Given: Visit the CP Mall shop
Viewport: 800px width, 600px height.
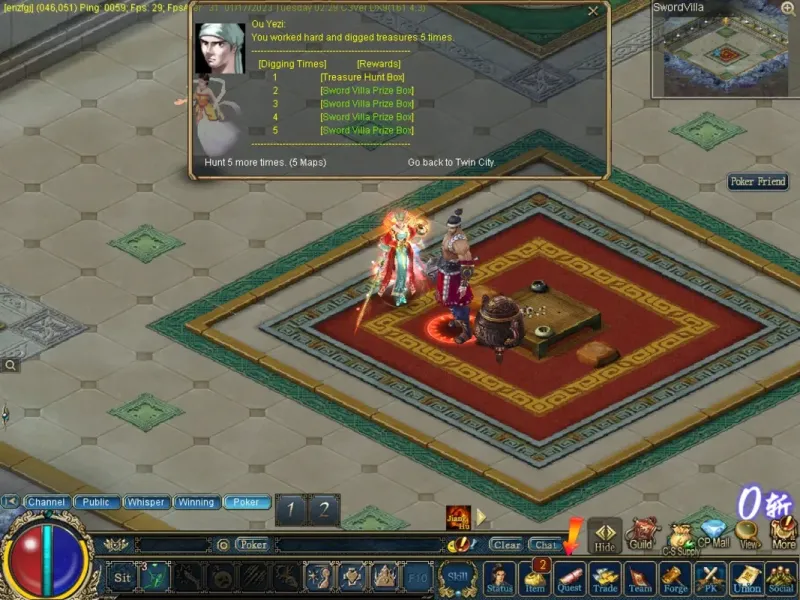Looking at the screenshot, I should (x=713, y=533).
